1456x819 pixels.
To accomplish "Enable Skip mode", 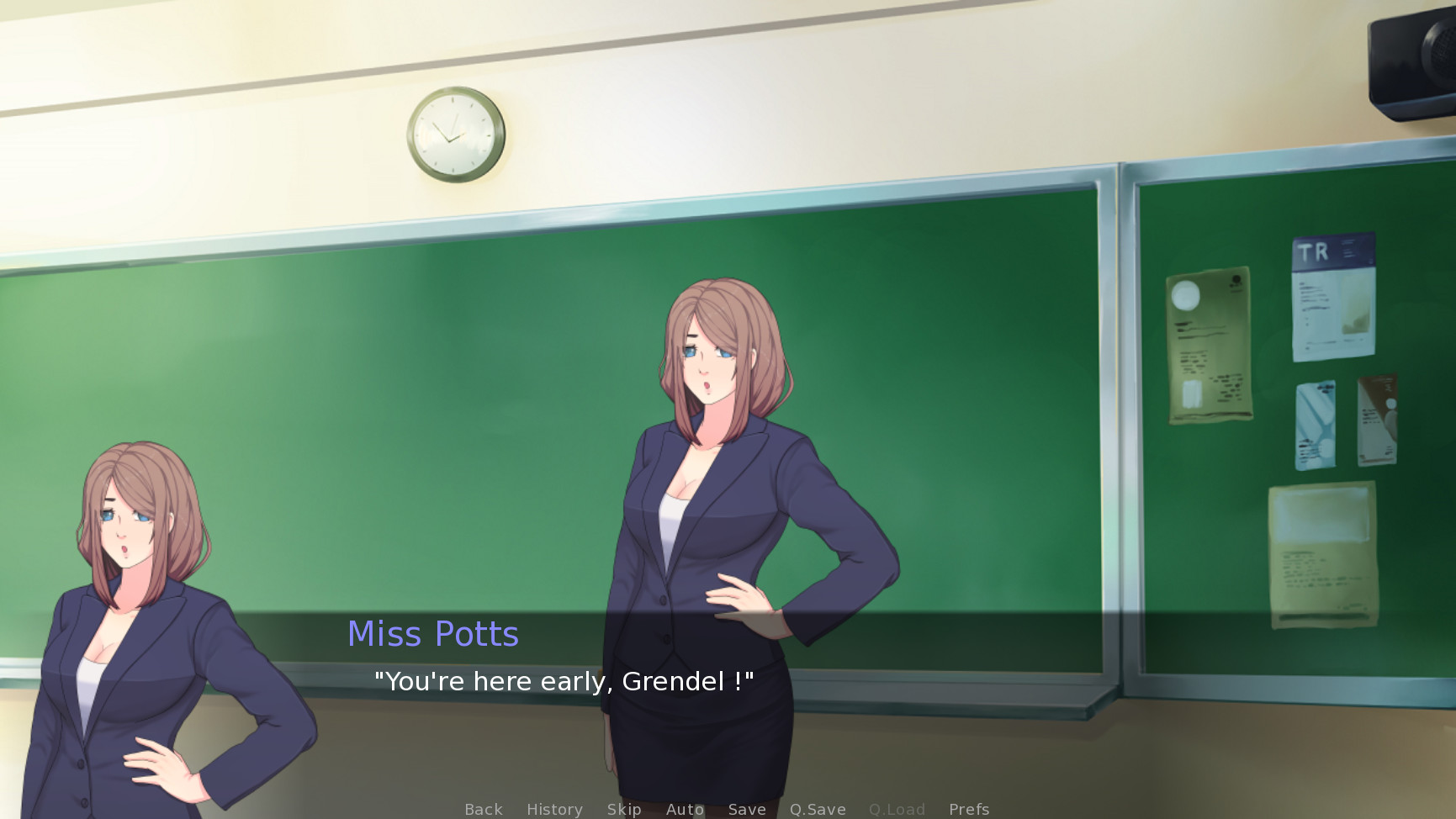I will (x=623, y=809).
